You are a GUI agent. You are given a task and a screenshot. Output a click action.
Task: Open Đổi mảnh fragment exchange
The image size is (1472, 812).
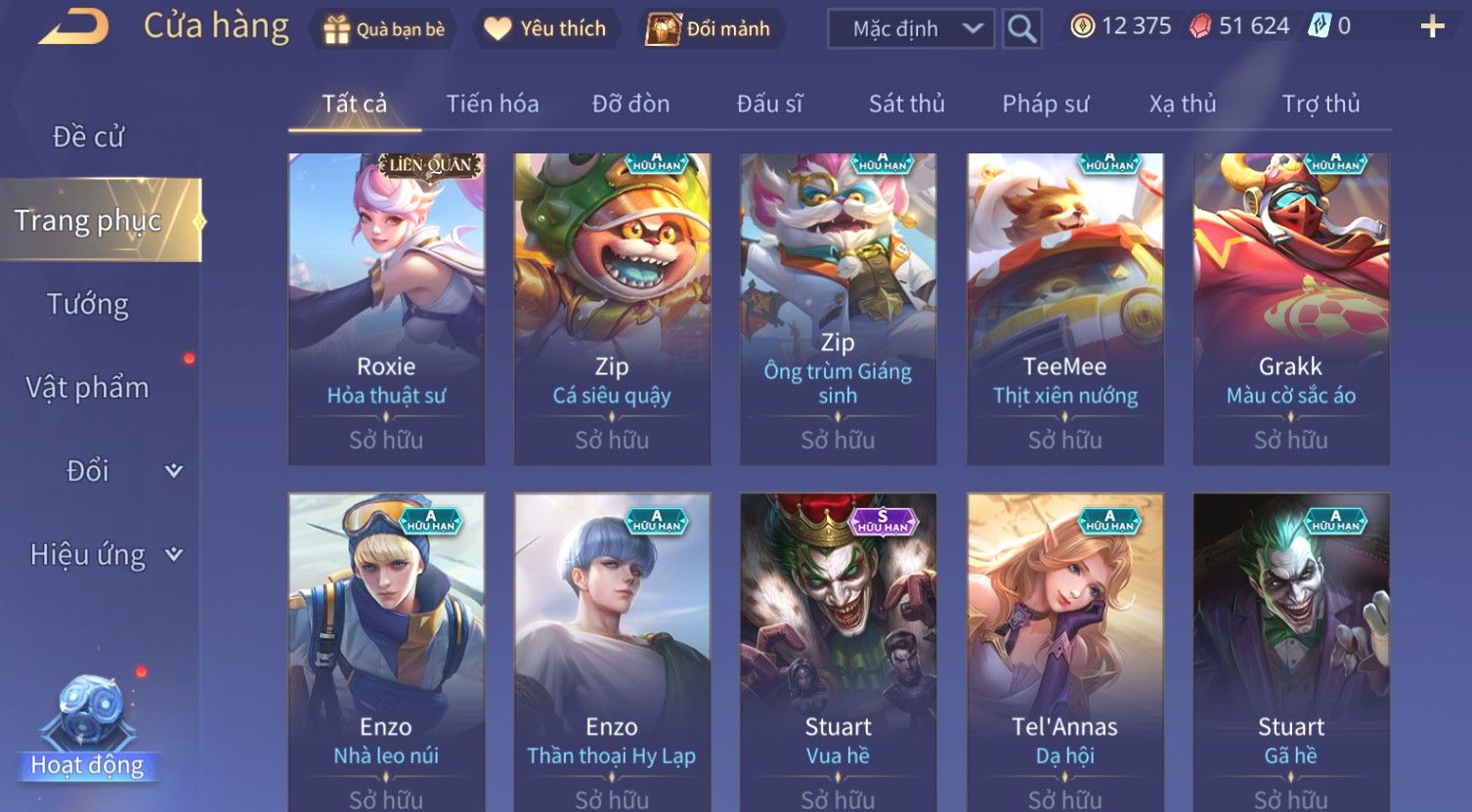[x=709, y=29]
